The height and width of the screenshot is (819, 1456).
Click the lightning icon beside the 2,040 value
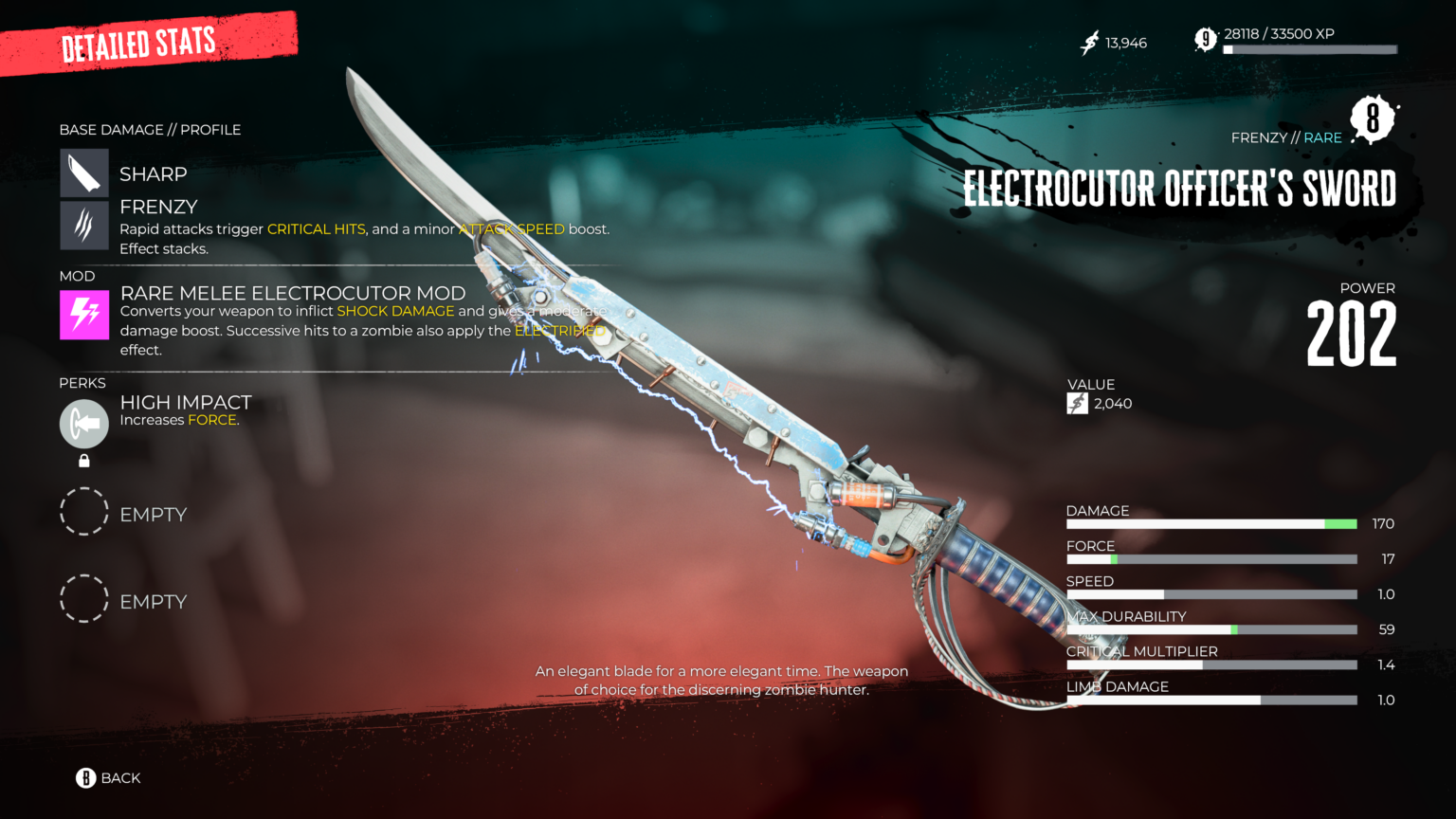point(1077,402)
